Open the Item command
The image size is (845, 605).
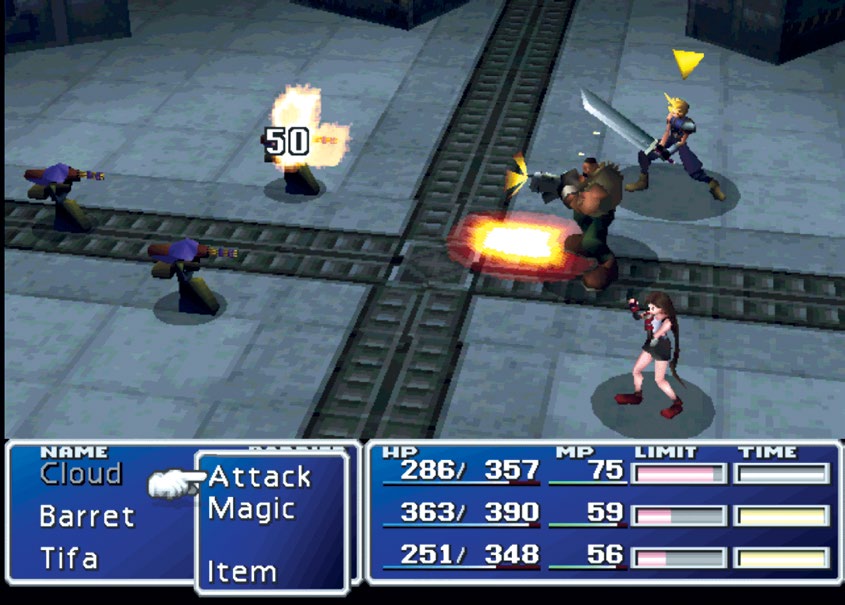tap(241, 572)
